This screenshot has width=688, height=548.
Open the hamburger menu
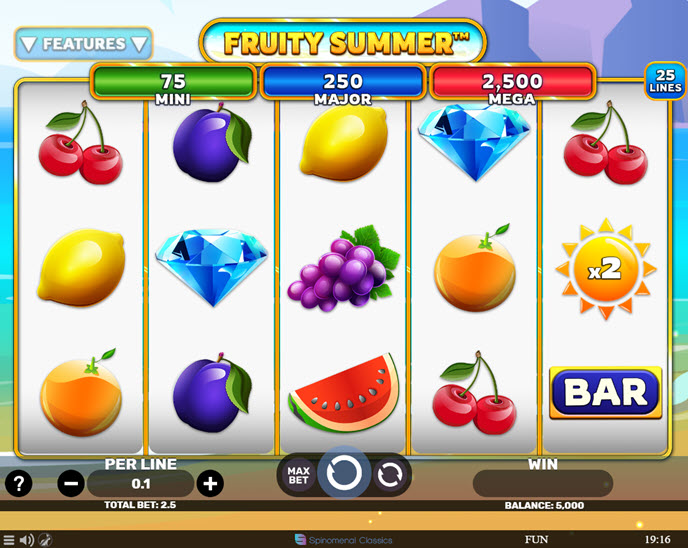9,540
